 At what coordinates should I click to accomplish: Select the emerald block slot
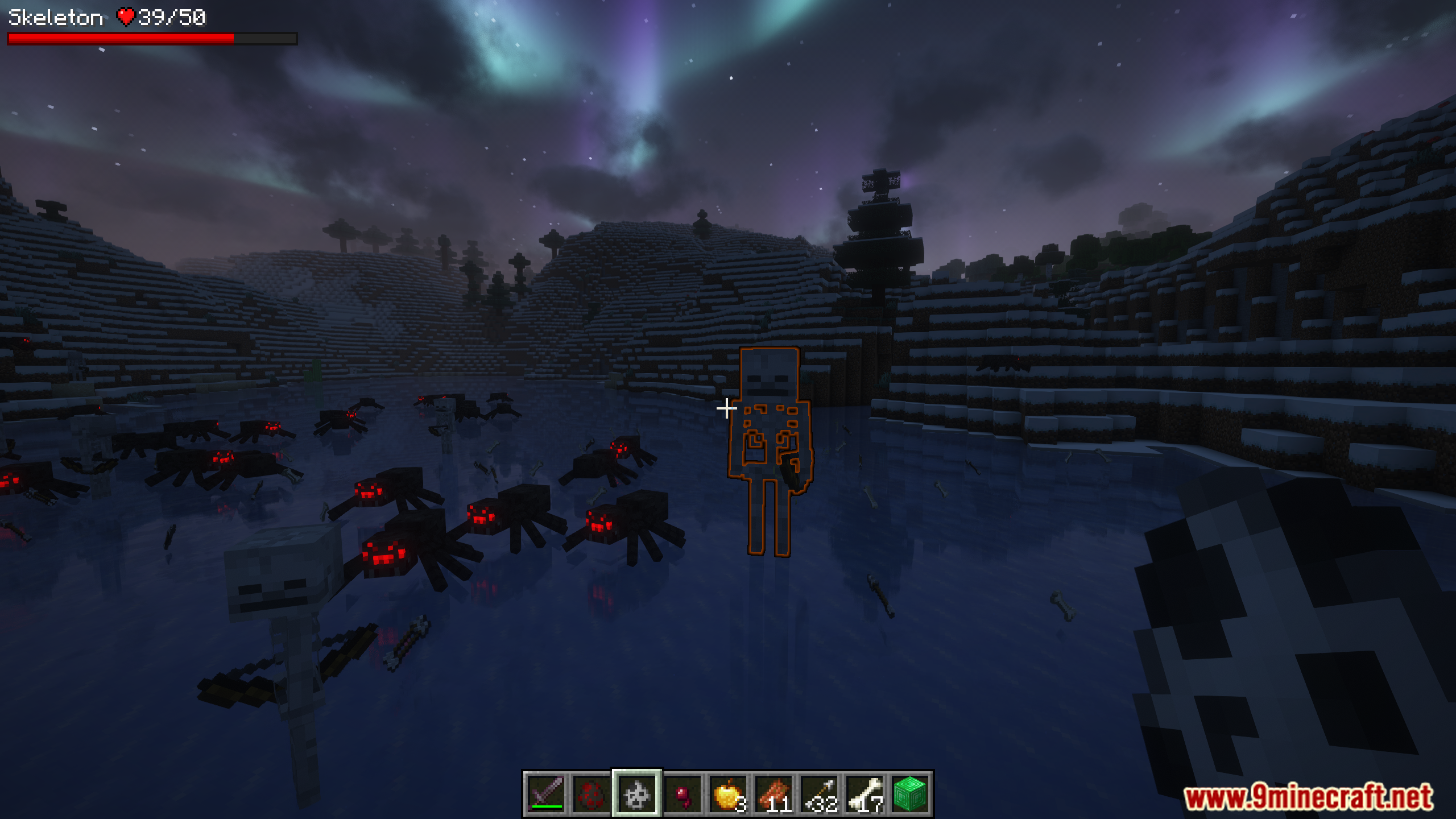(x=910, y=793)
